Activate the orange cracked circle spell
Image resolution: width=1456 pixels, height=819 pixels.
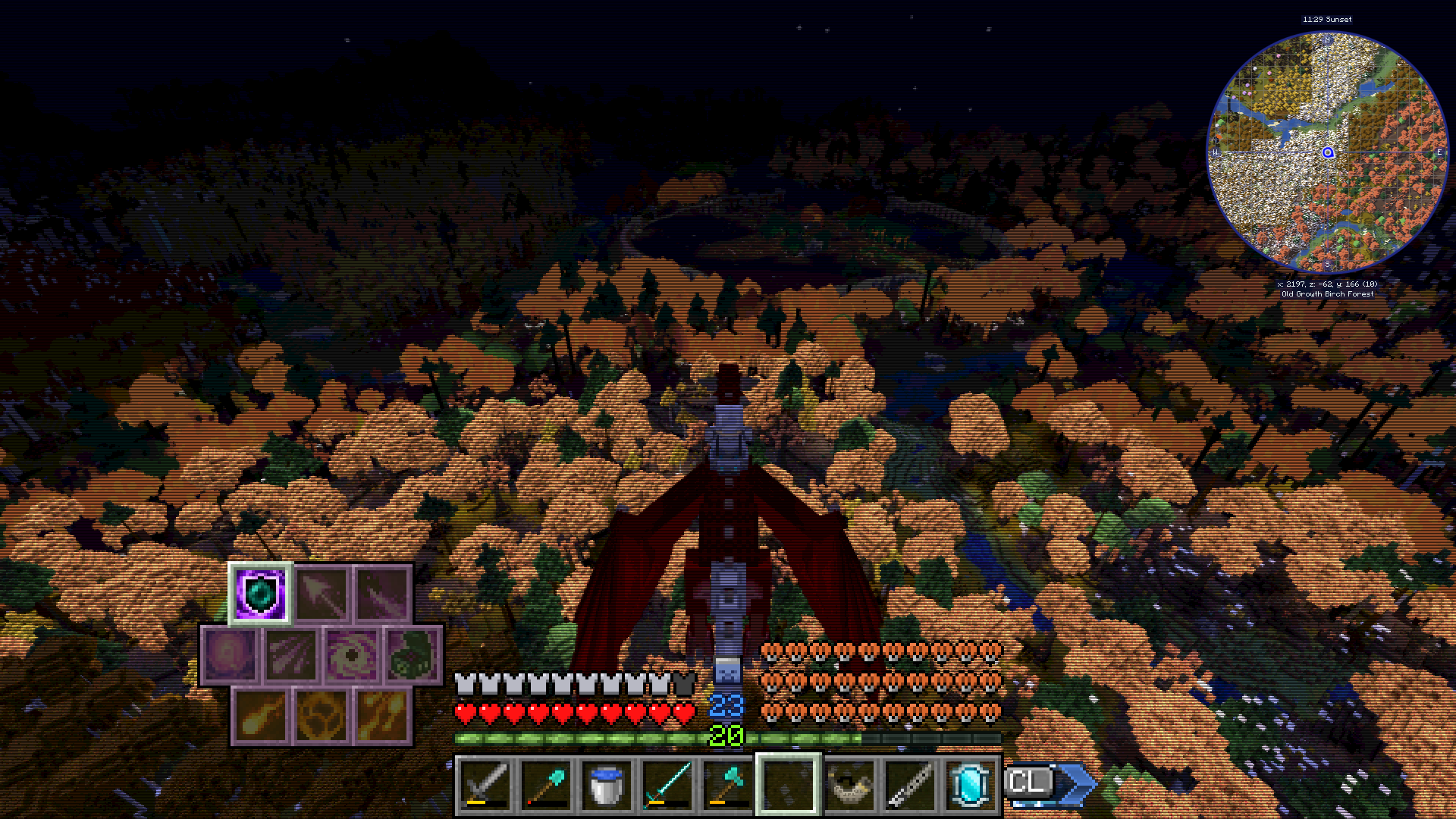click(x=322, y=716)
